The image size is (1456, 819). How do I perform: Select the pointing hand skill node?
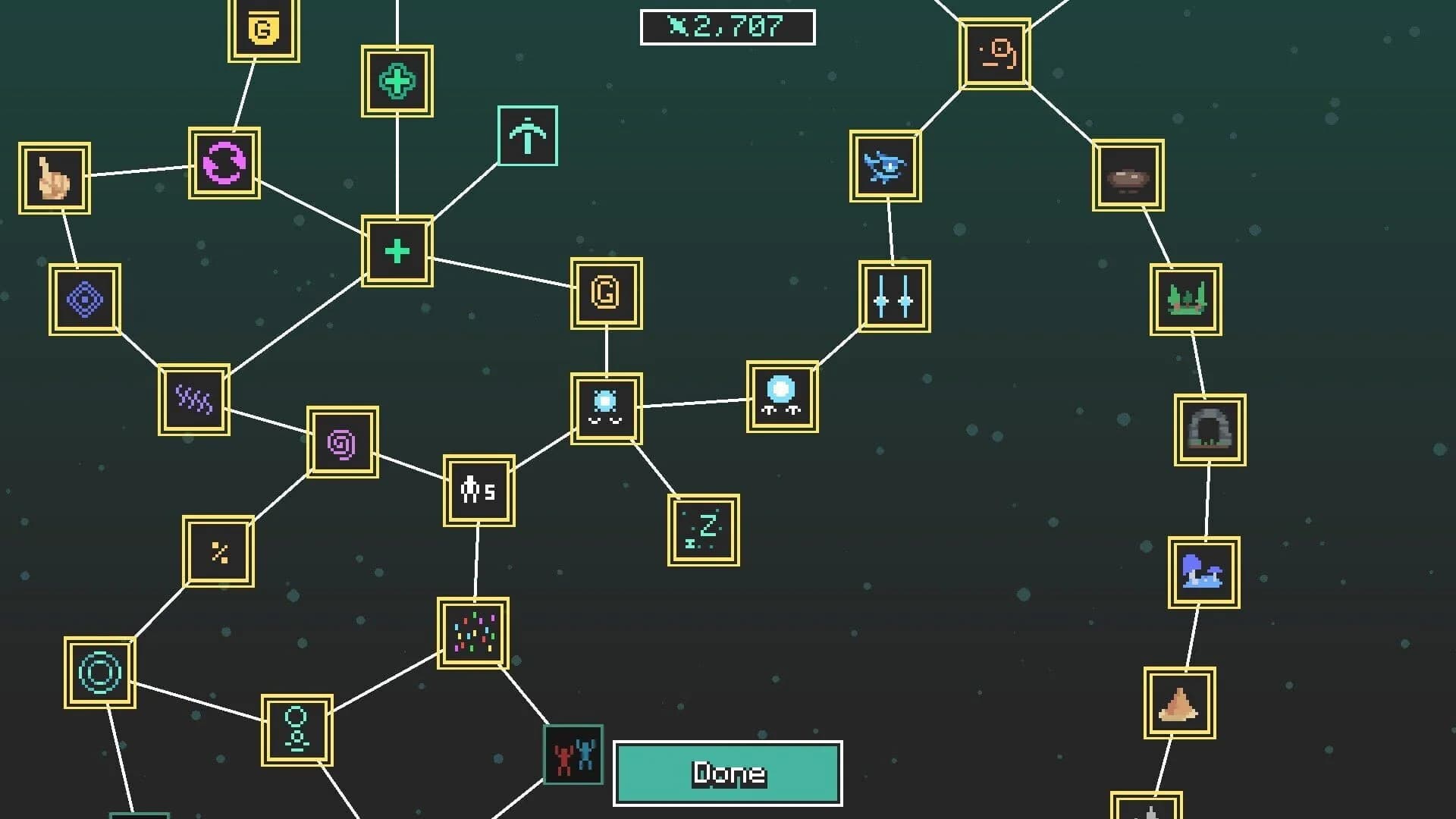pos(54,178)
